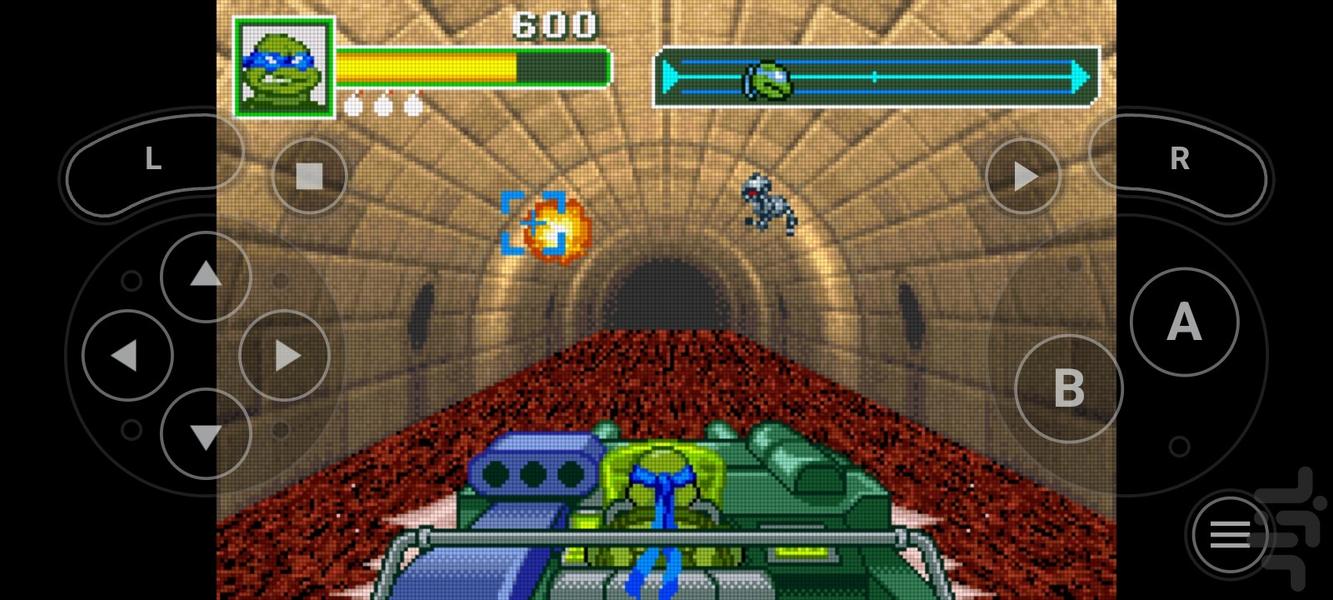Tap the L shoulder button
1333x600 pixels.
153,160
